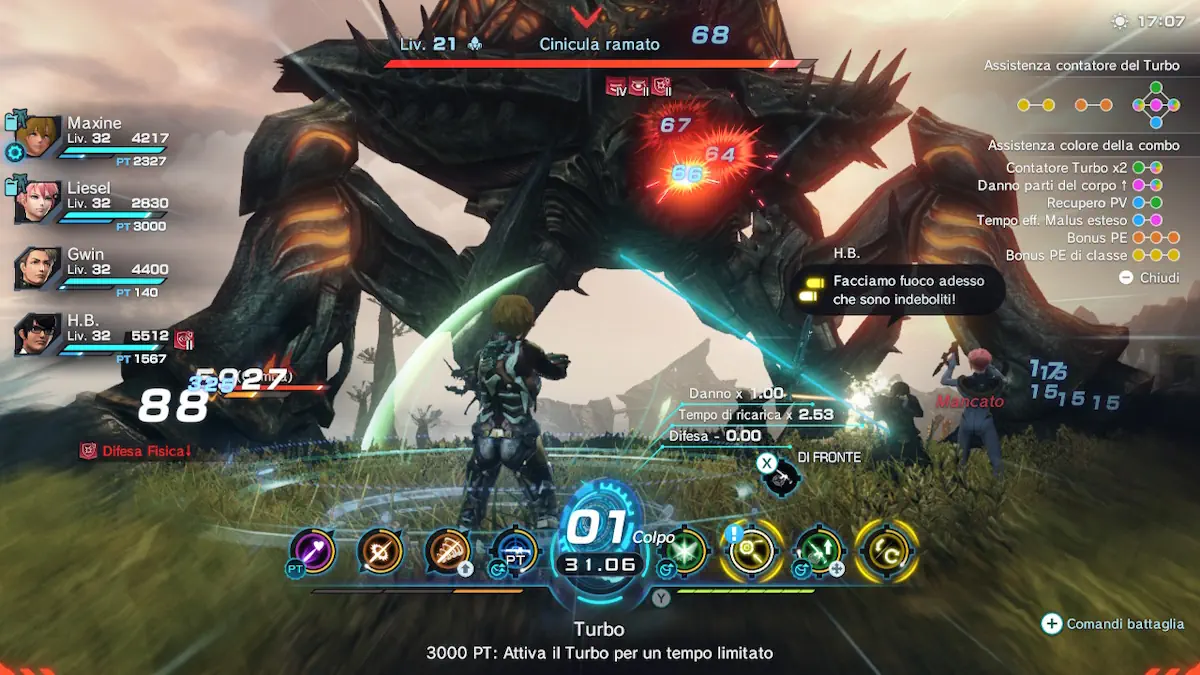Choose Gwin's party portrait
Screen dimensions: 1200x675
point(39,268)
